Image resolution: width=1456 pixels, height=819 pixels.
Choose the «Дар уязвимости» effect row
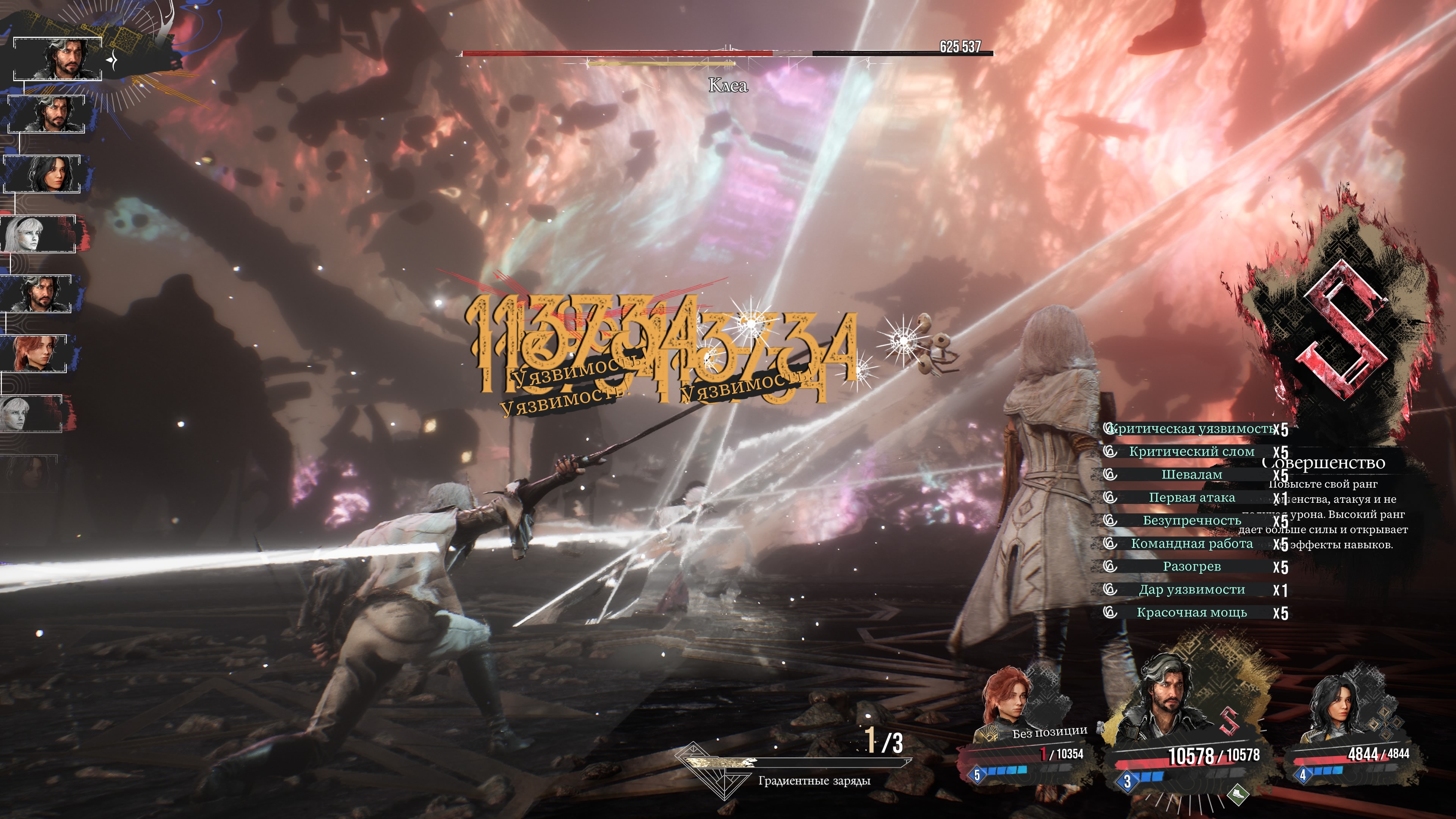click(x=1191, y=590)
